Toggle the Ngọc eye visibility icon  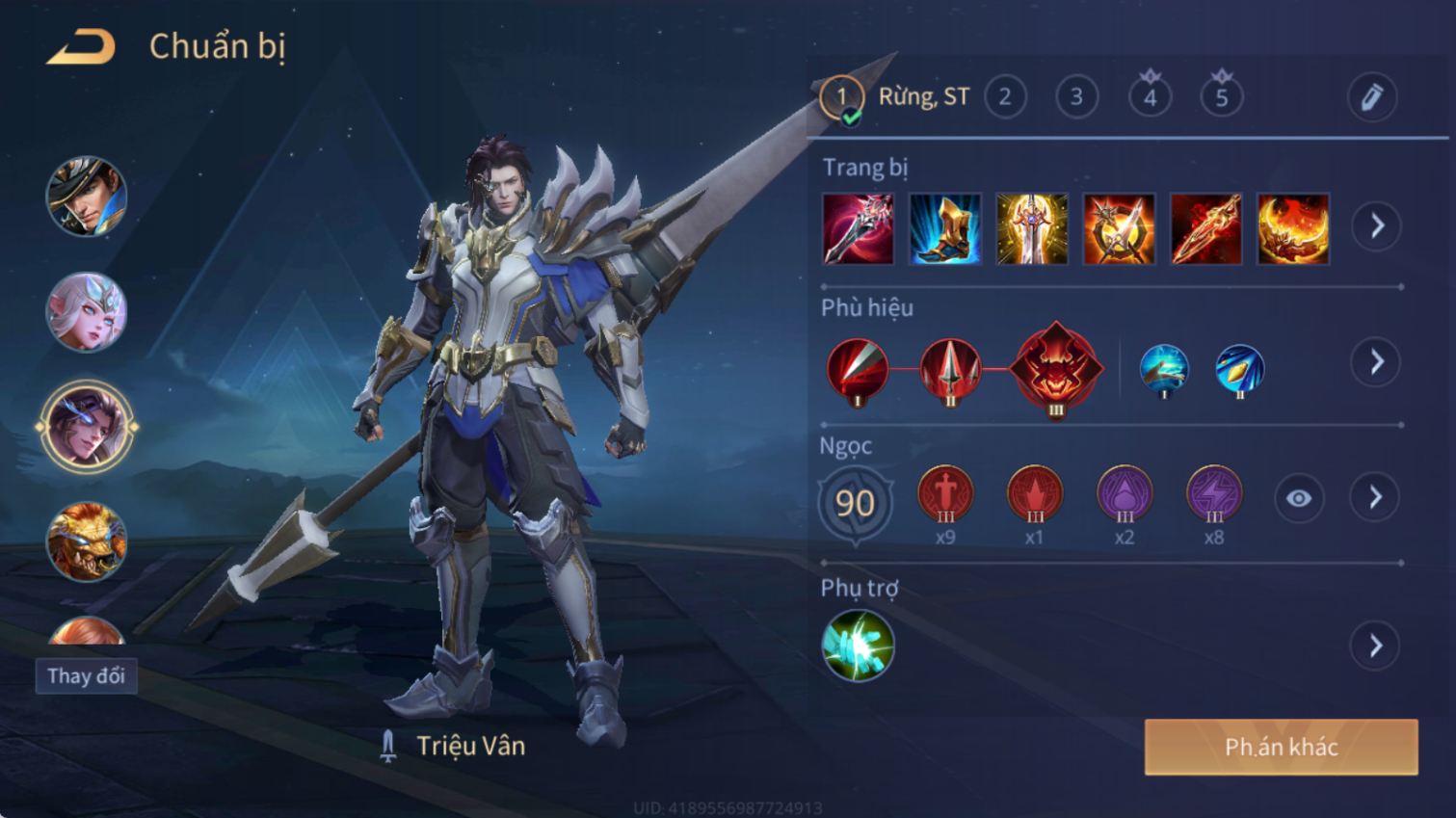point(1298,498)
